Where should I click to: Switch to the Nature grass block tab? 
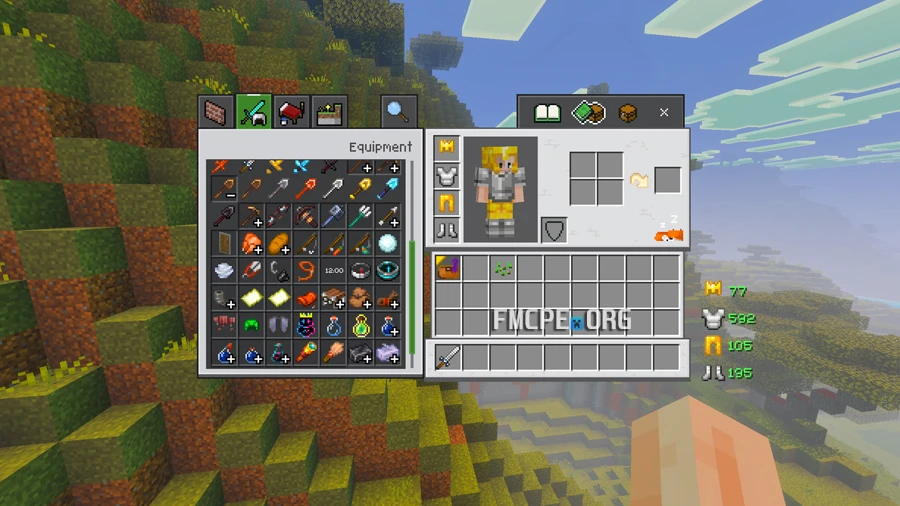329,111
